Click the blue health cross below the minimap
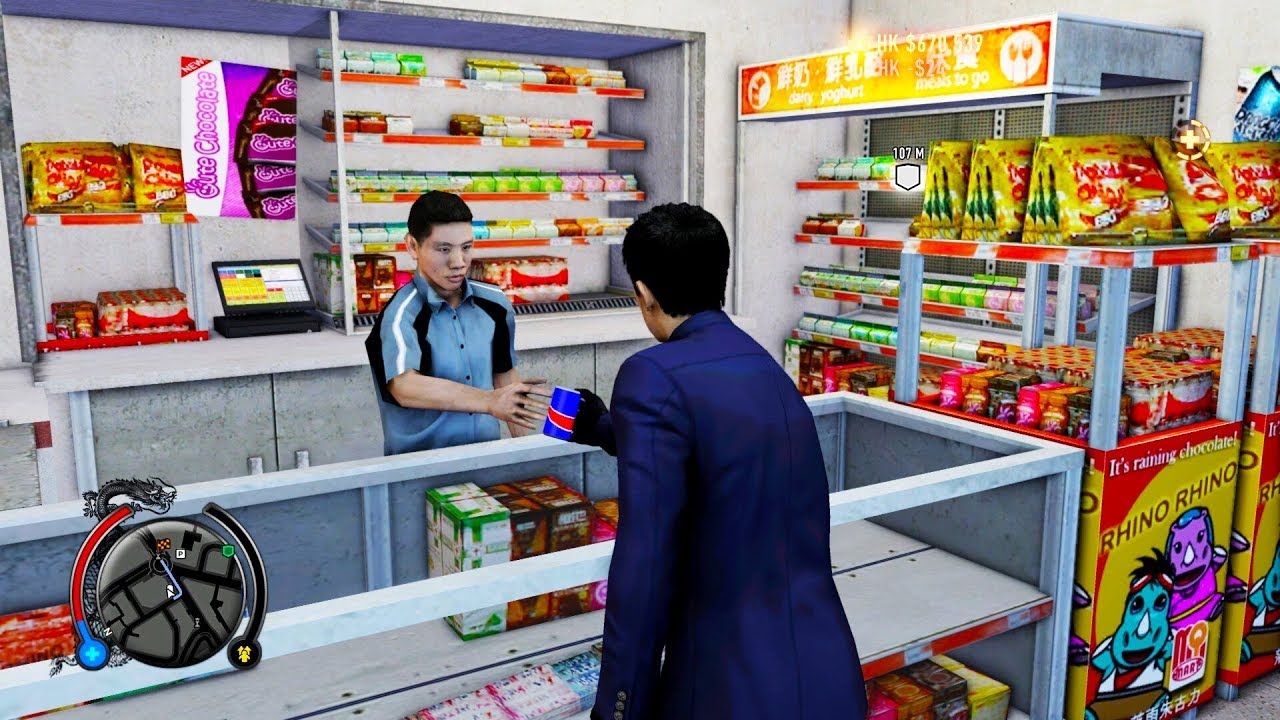 point(92,652)
